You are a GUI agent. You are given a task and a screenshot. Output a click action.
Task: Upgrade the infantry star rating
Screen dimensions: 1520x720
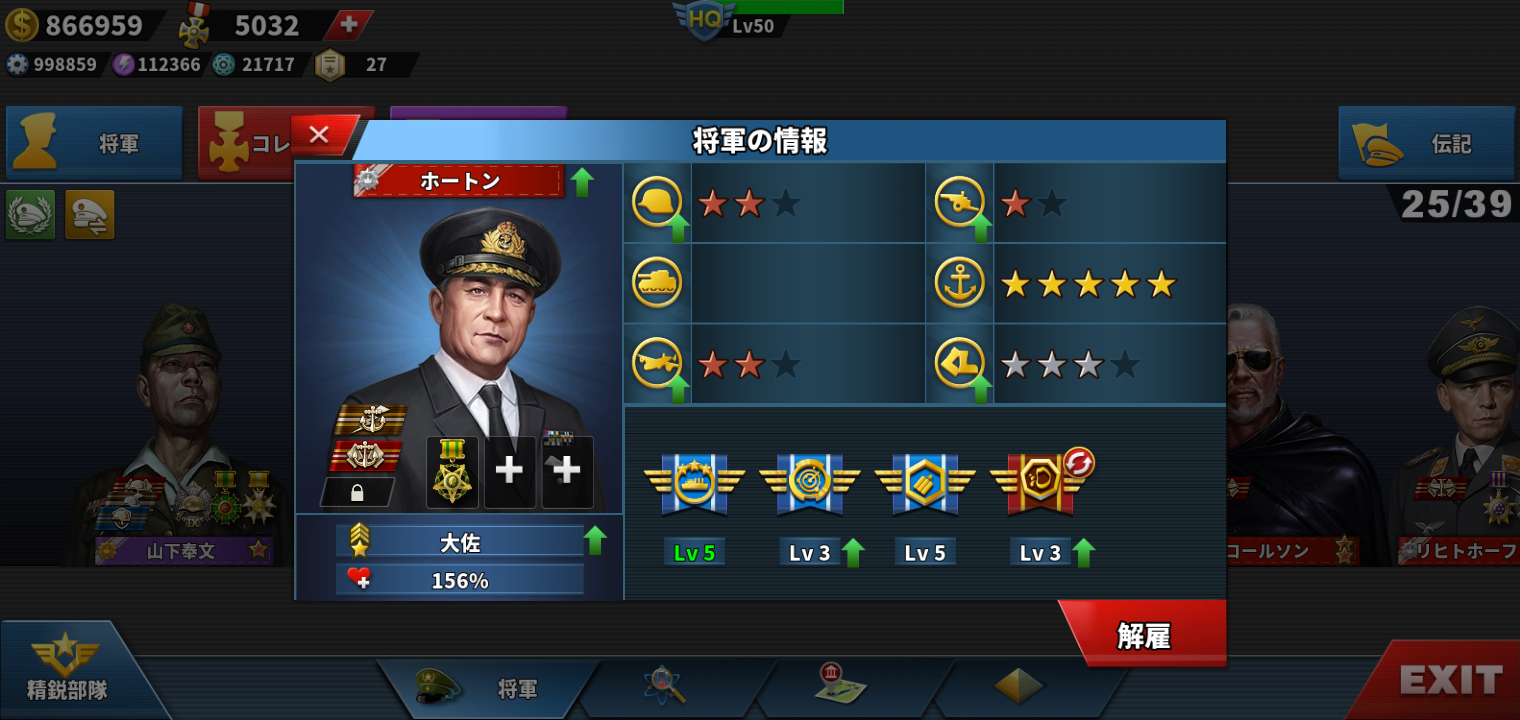pos(679,228)
